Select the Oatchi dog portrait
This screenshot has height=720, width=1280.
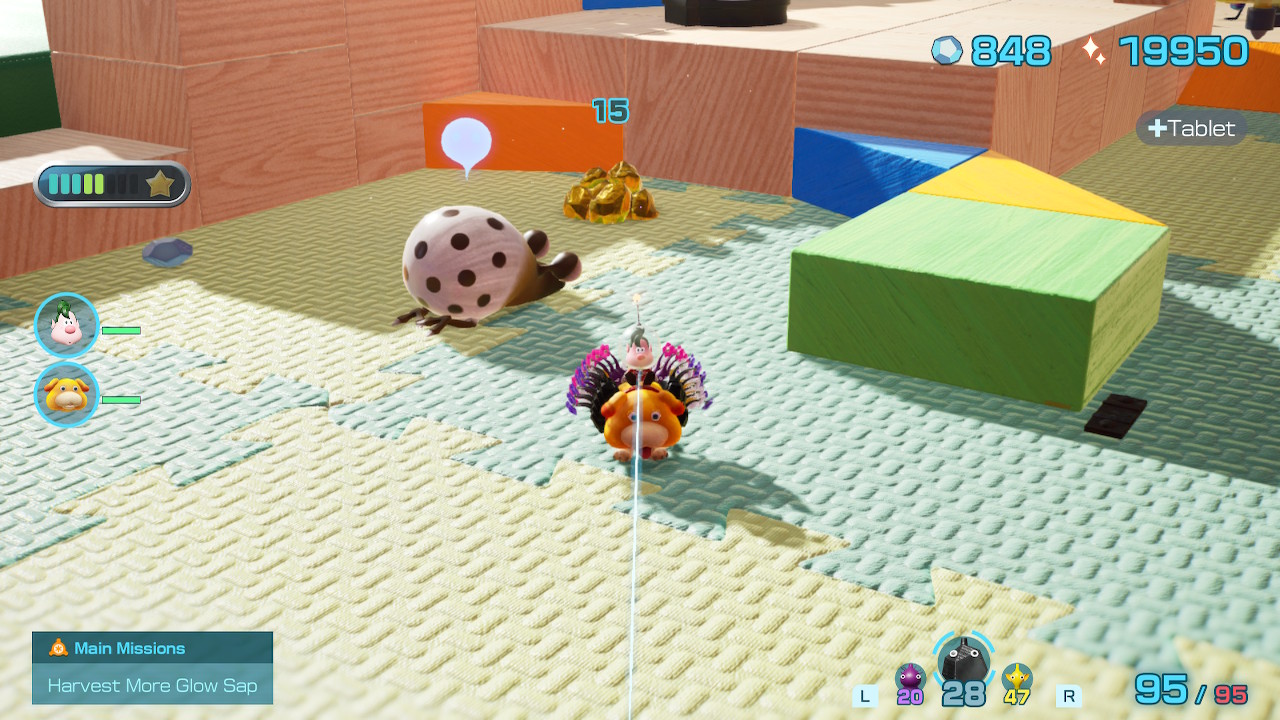tap(66, 395)
